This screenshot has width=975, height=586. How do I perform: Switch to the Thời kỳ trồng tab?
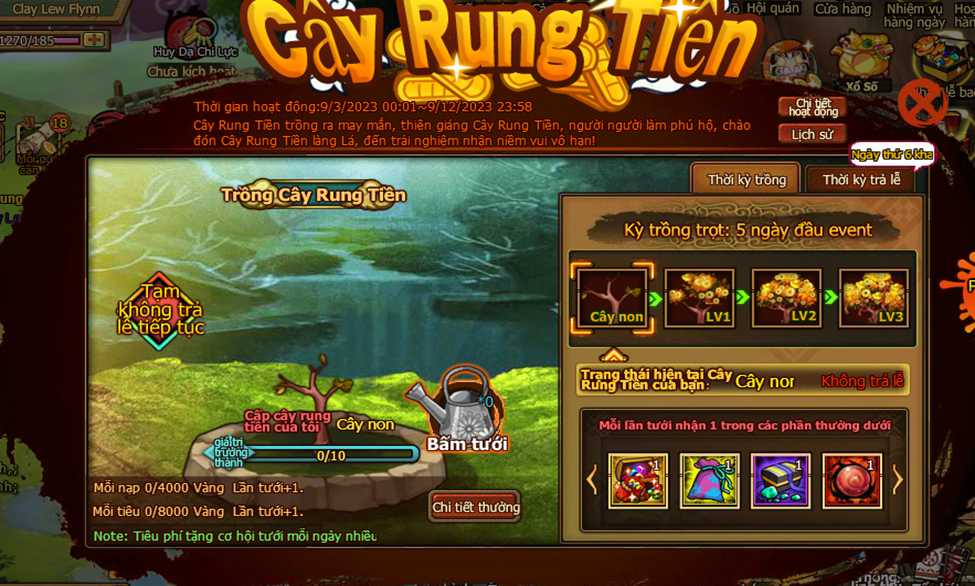coord(746,180)
